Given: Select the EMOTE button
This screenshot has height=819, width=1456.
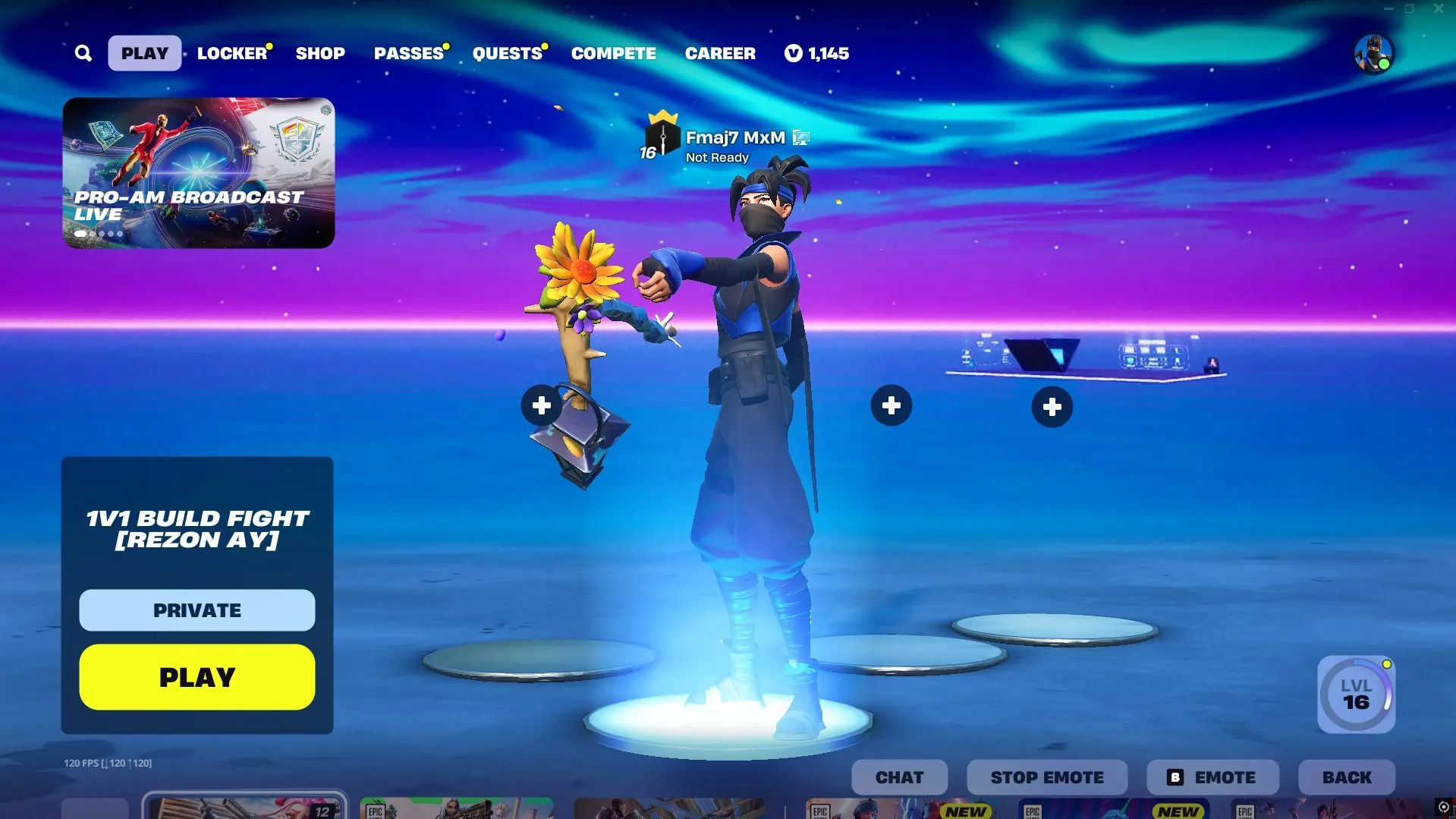Looking at the screenshot, I should pos(1212,777).
